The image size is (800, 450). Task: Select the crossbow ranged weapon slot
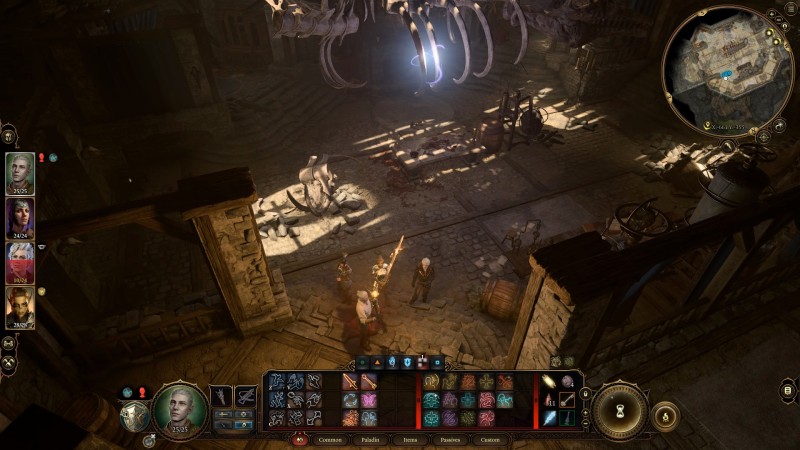click(245, 396)
